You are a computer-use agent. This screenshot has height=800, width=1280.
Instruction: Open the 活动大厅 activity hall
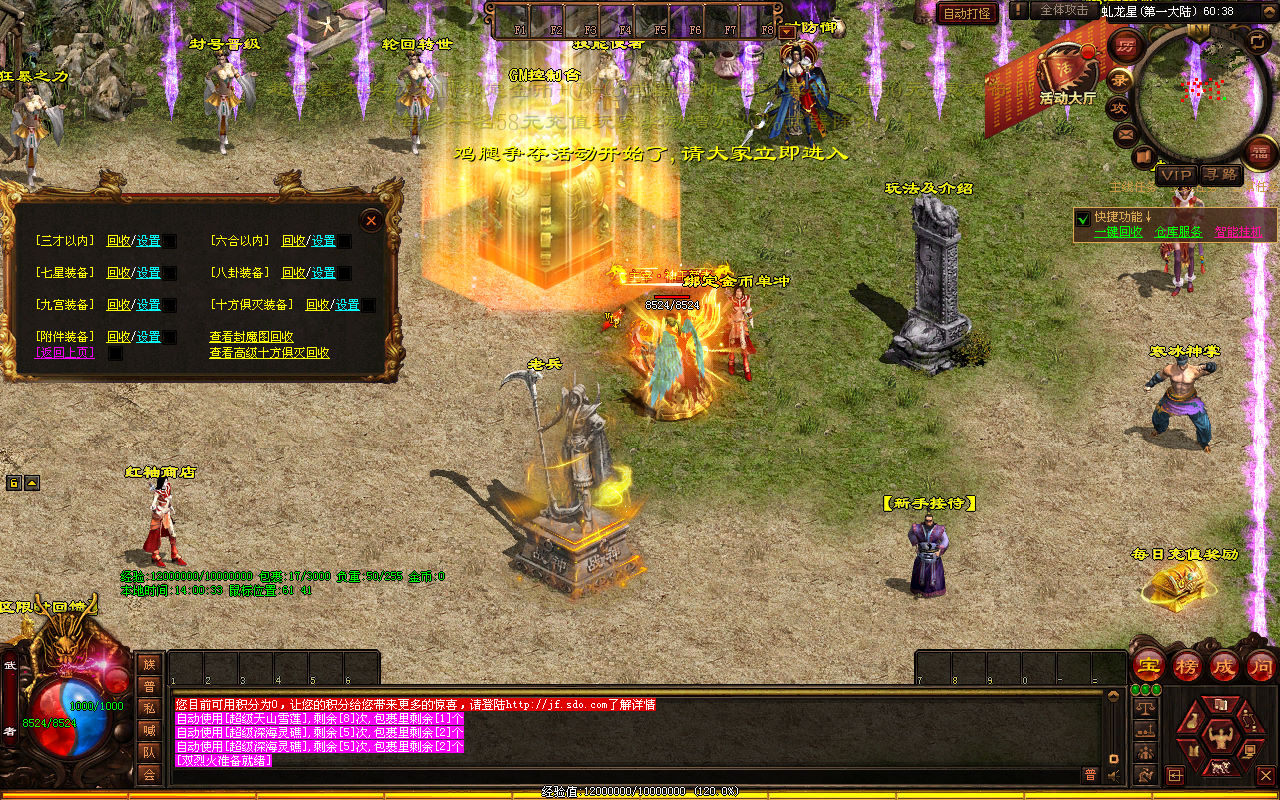coord(1066,75)
